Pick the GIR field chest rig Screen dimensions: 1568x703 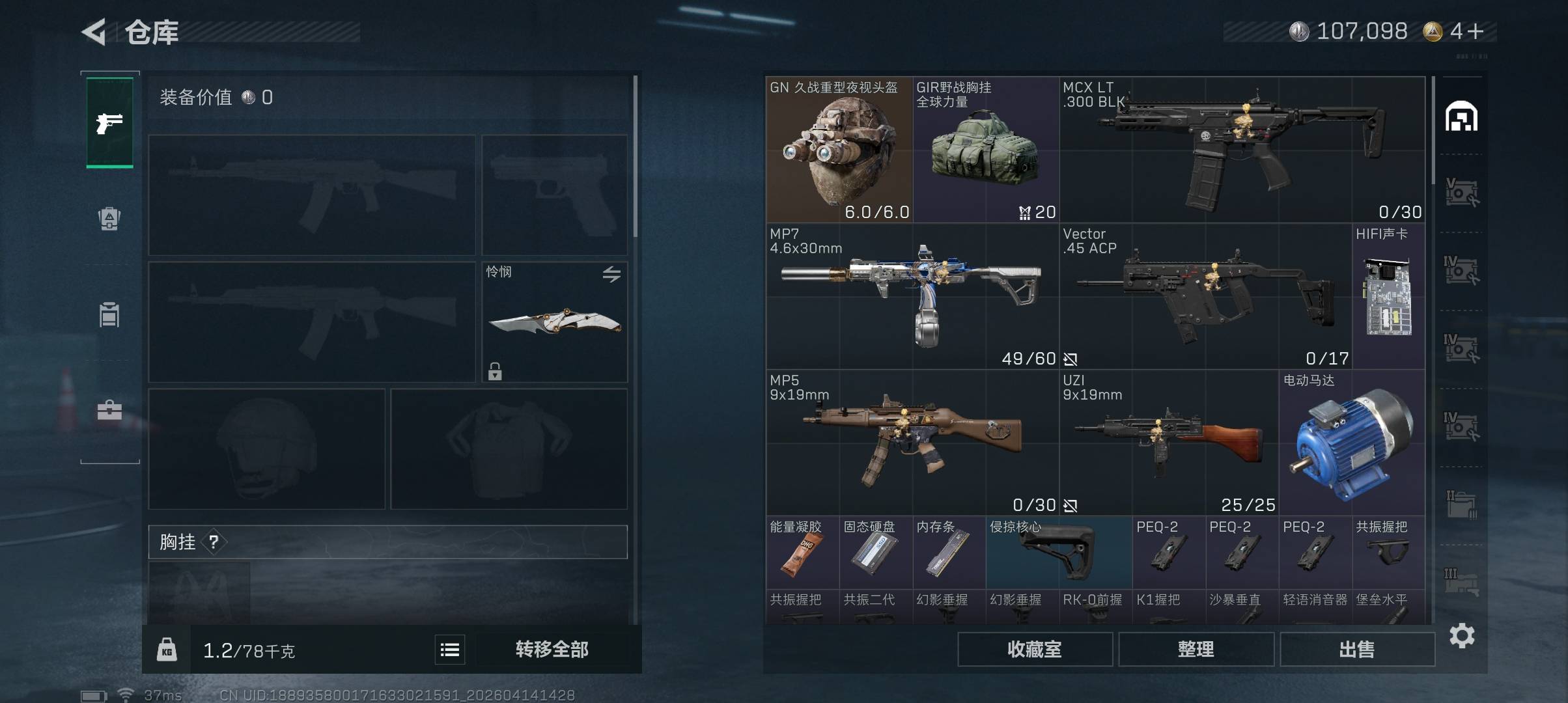click(x=985, y=150)
